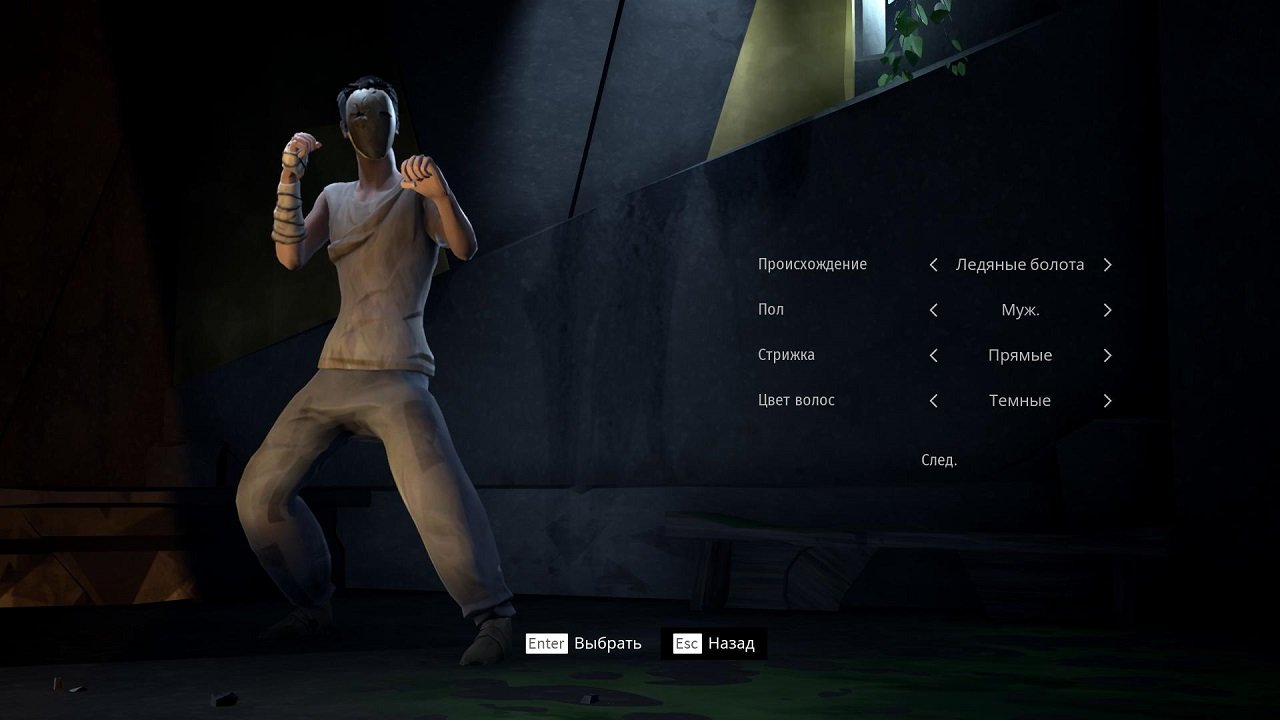Viewport: 1280px width, 720px height.
Task: Select the Стрижка row label
Action: [x=786, y=355]
